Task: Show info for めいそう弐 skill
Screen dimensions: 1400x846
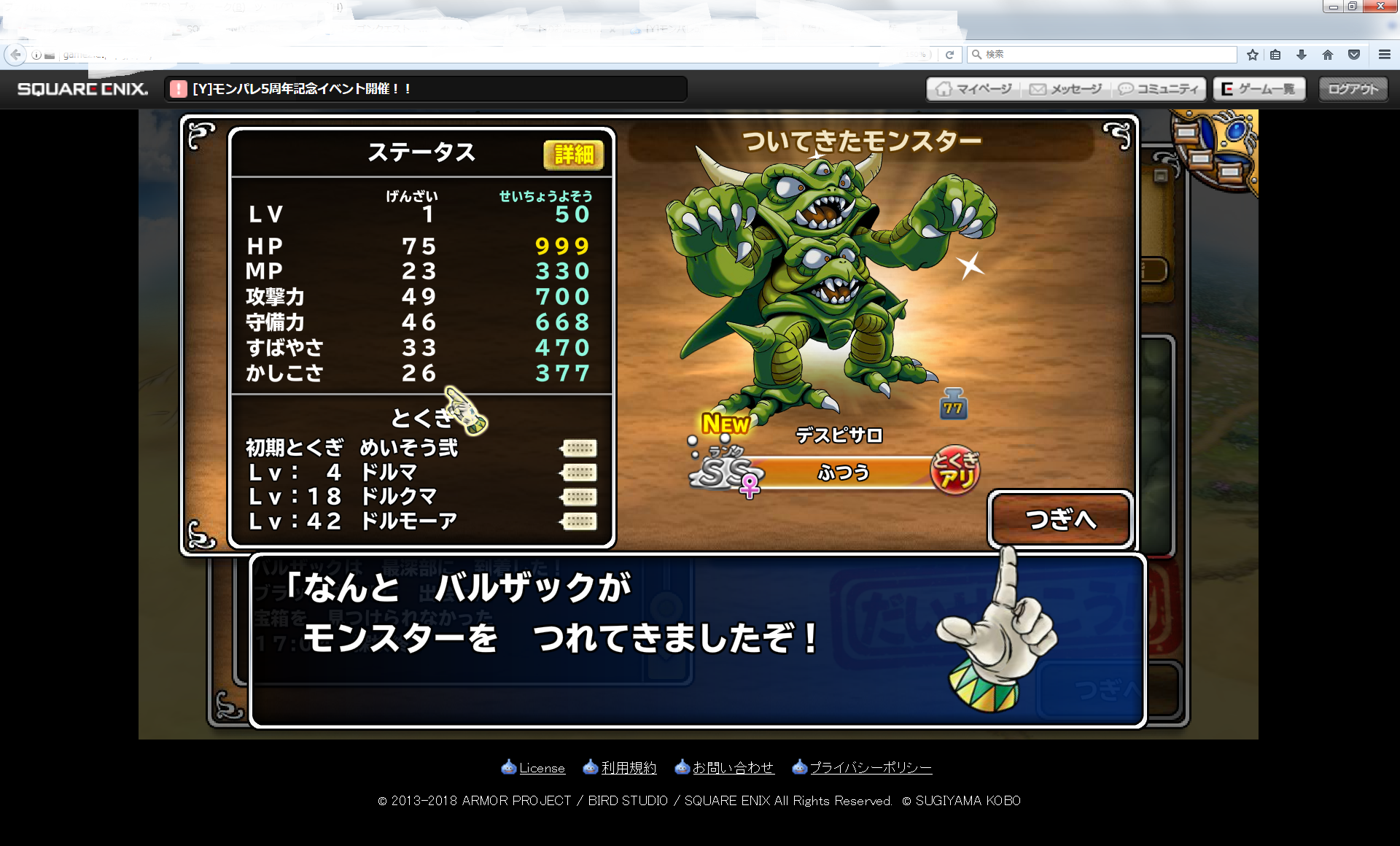Action: (x=579, y=448)
